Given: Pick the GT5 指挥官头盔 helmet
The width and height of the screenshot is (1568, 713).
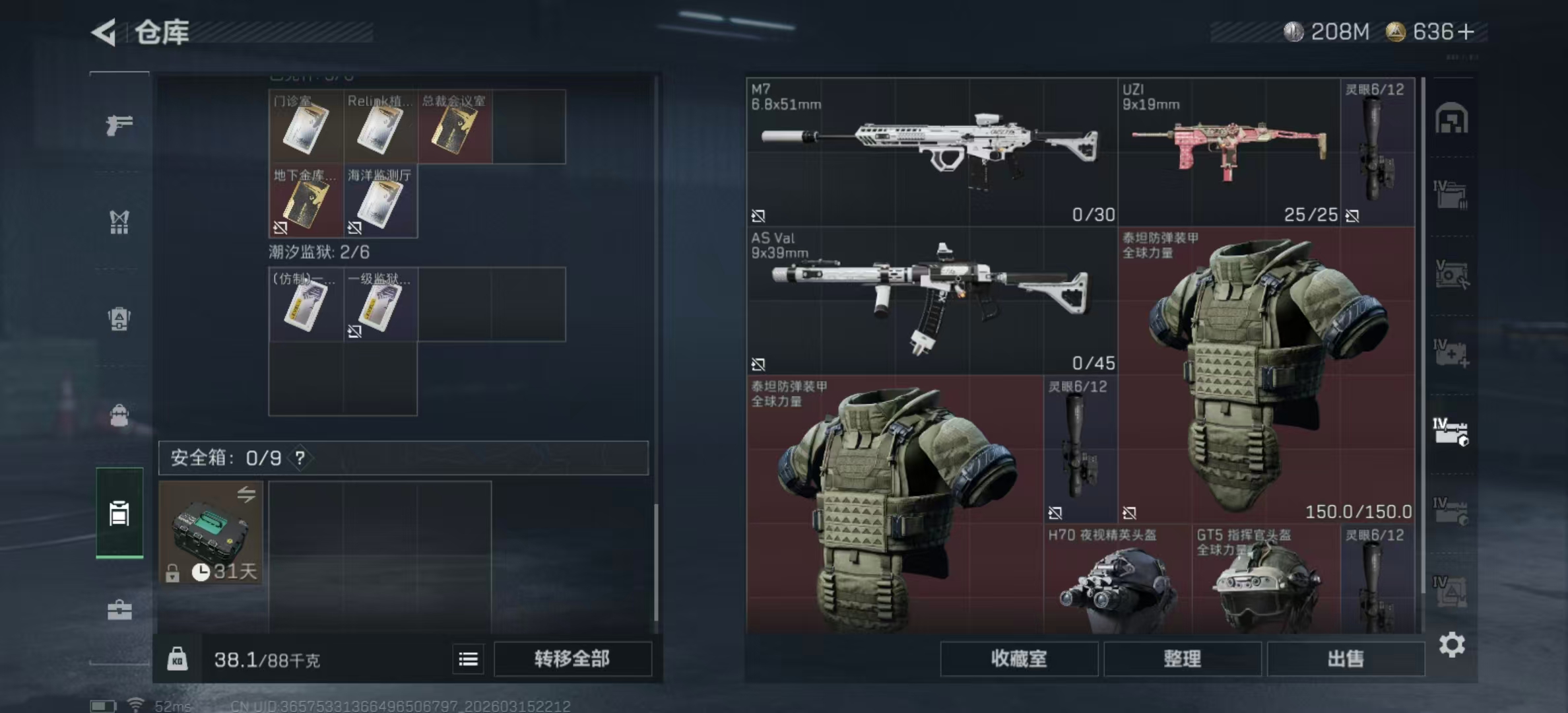Looking at the screenshot, I should pos(1266,582).
